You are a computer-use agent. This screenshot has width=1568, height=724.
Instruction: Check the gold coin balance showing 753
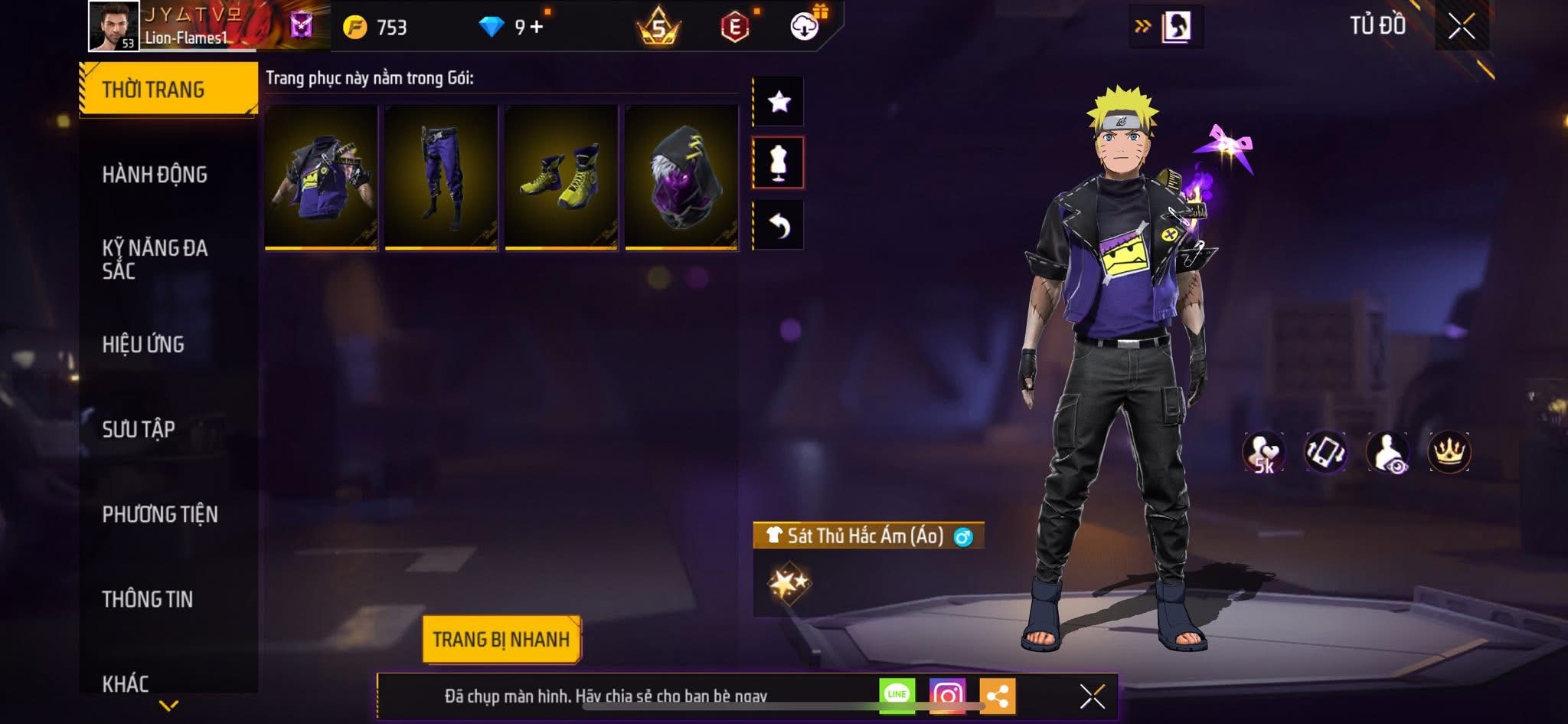pos(366,25)
